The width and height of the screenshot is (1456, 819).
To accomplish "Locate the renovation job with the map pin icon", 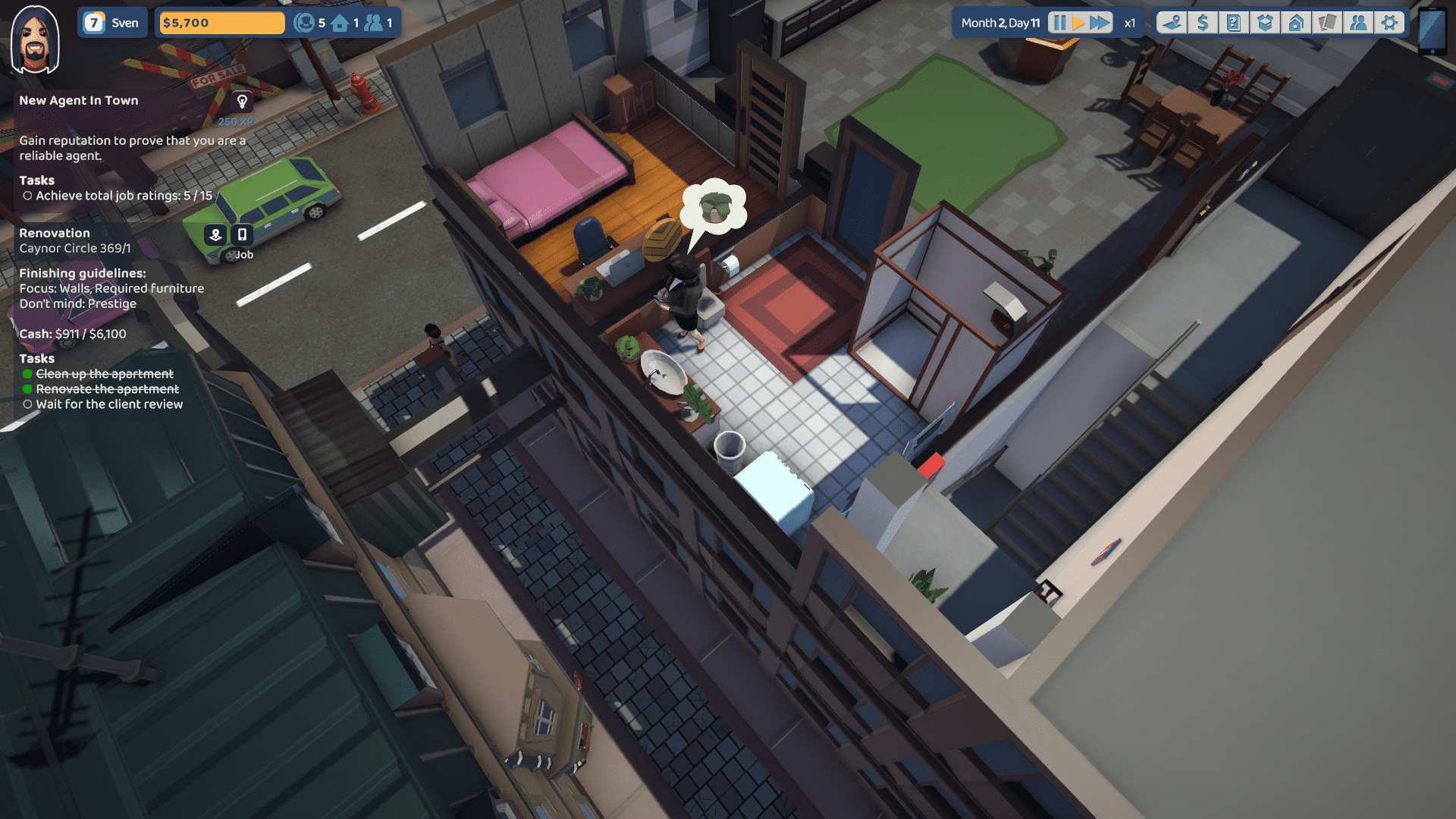I will 215,234.
